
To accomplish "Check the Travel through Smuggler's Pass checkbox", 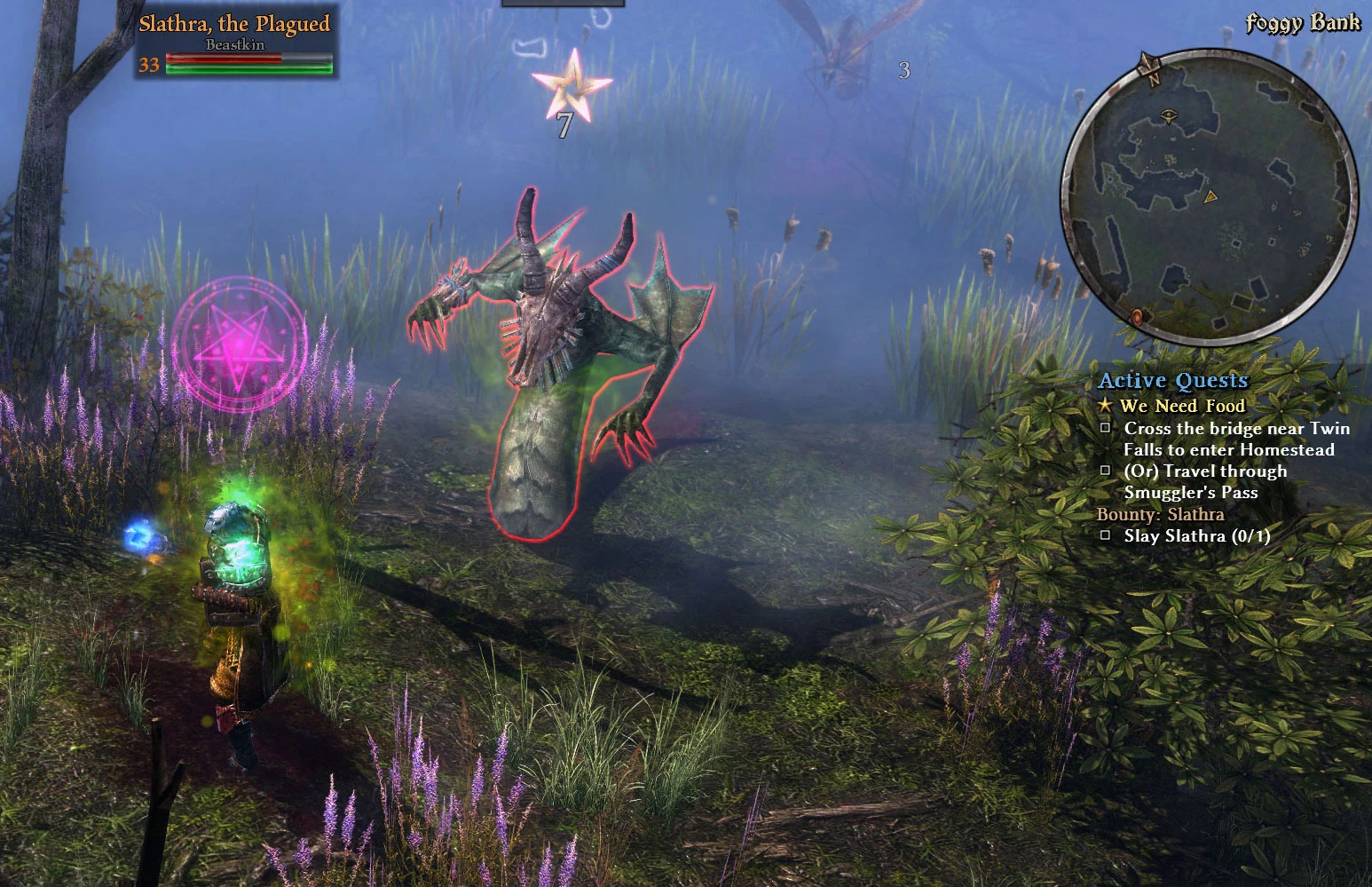I will 1105,471.
